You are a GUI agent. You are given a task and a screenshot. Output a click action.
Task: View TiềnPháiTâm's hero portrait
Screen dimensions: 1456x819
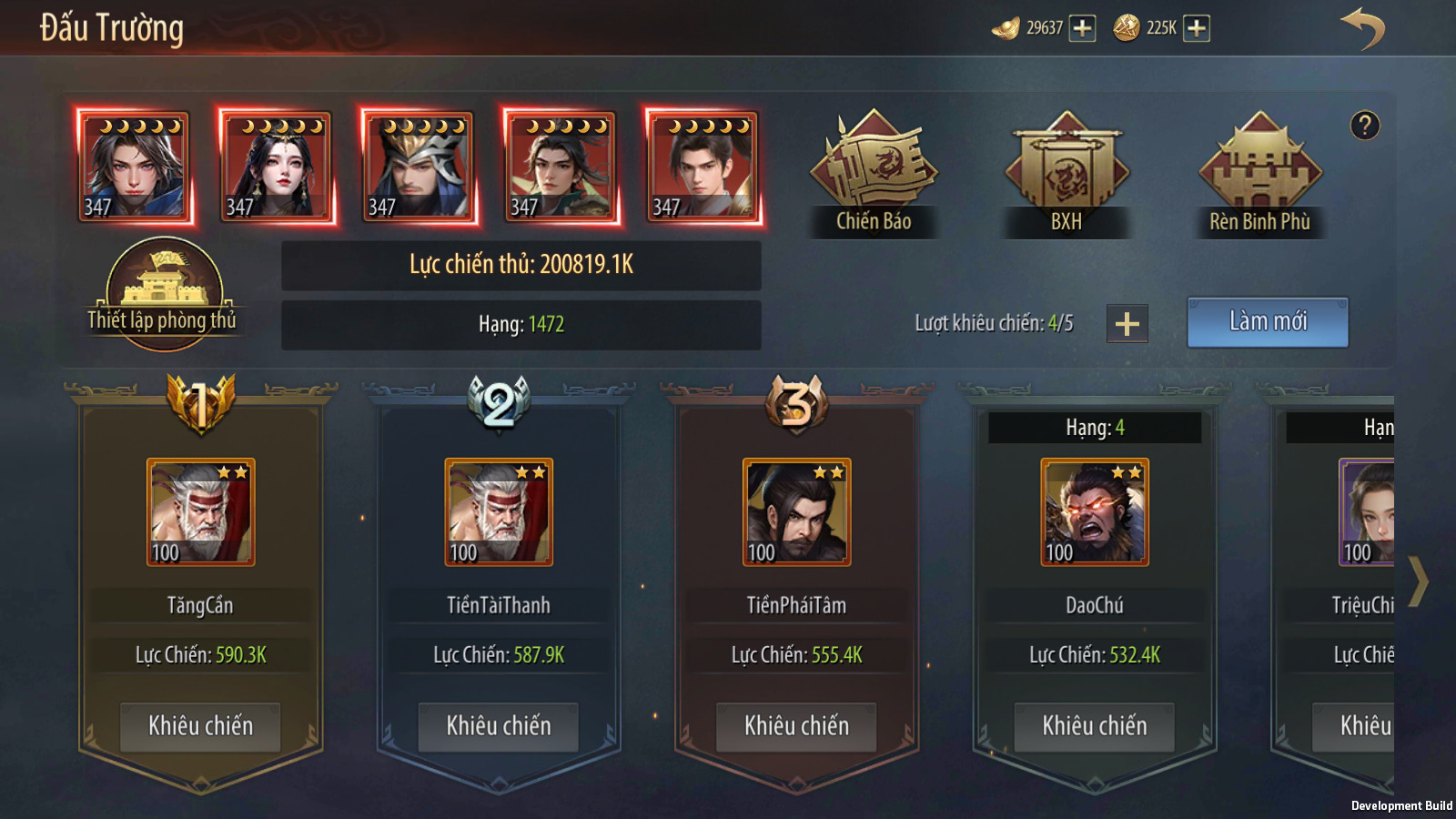pyautogui.click(x=796, y=512)
